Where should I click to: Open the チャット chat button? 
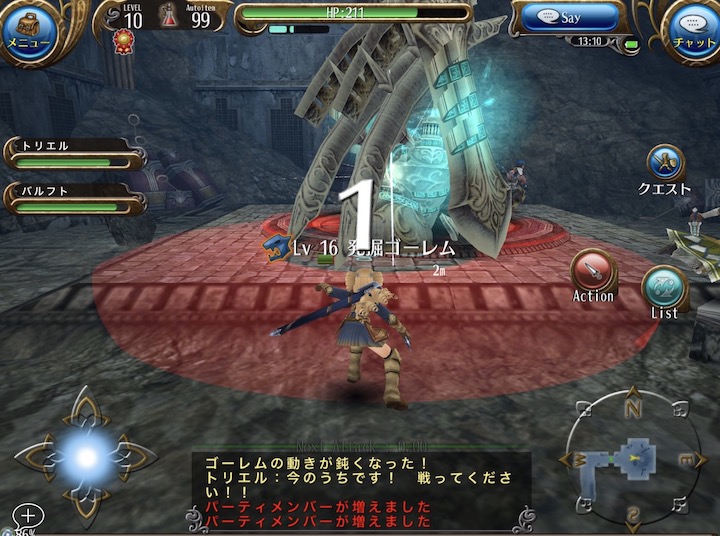693,30
